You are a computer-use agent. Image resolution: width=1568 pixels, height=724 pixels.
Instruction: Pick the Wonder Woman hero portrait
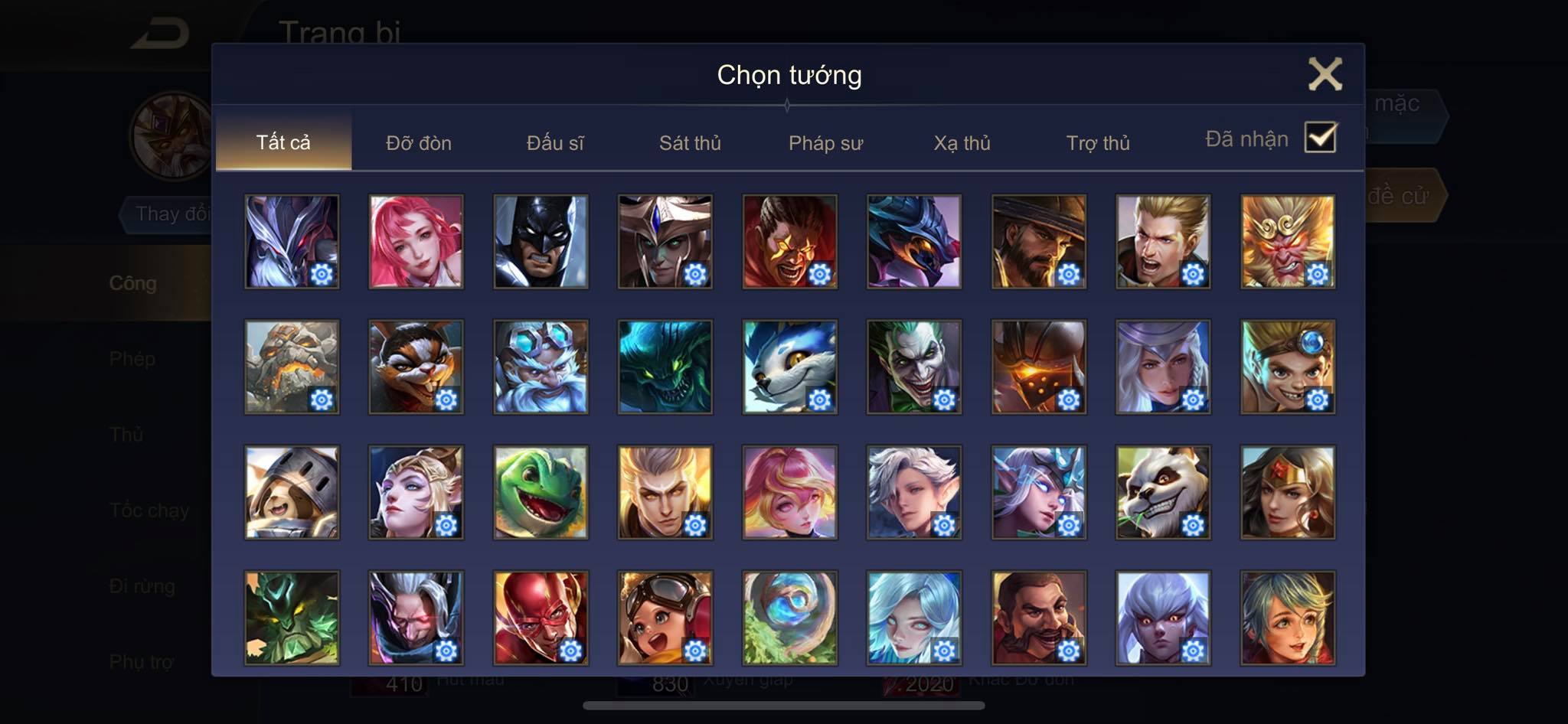[1288, 493]
